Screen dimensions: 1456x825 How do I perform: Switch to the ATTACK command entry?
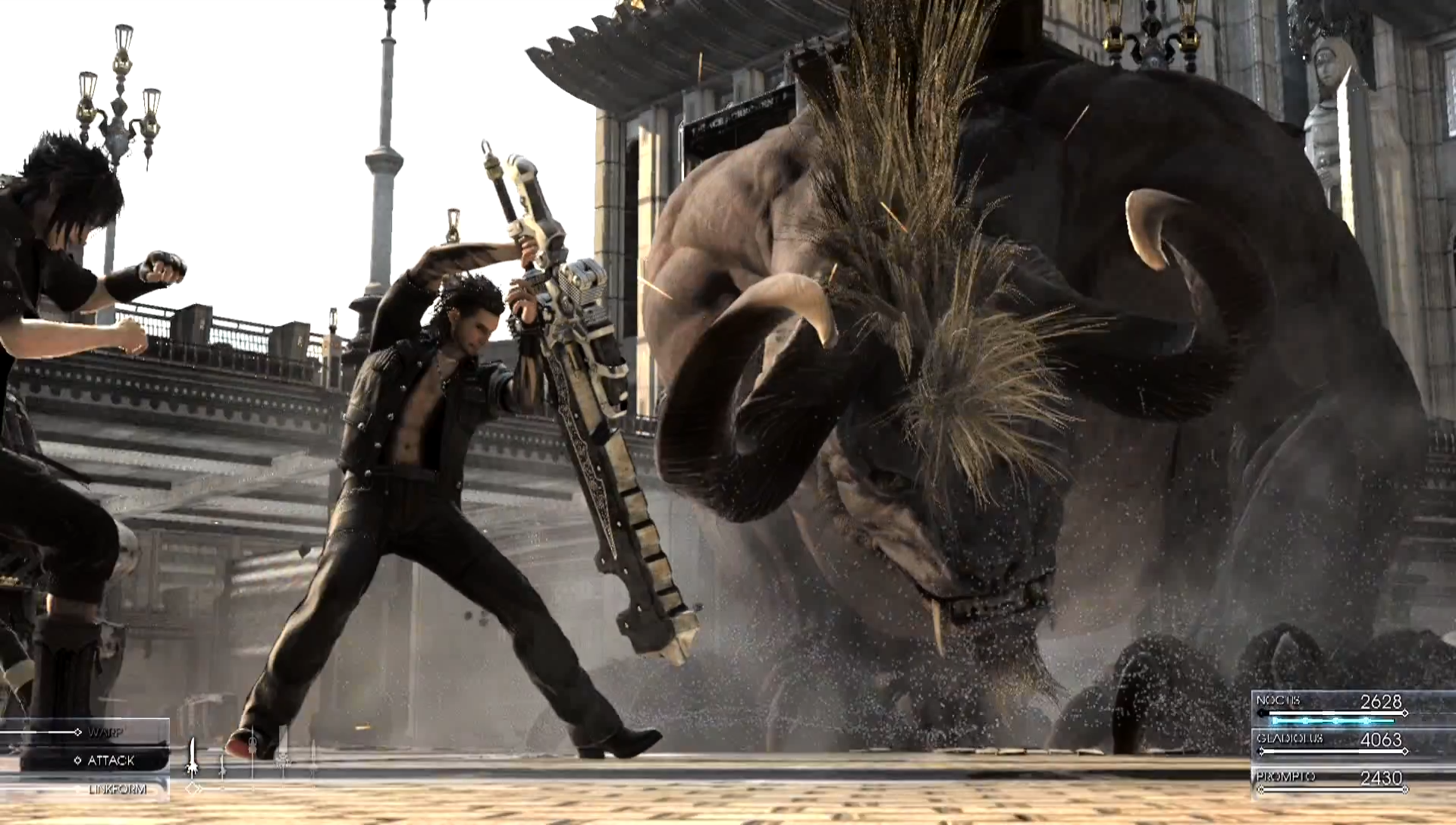pos(112,761)
